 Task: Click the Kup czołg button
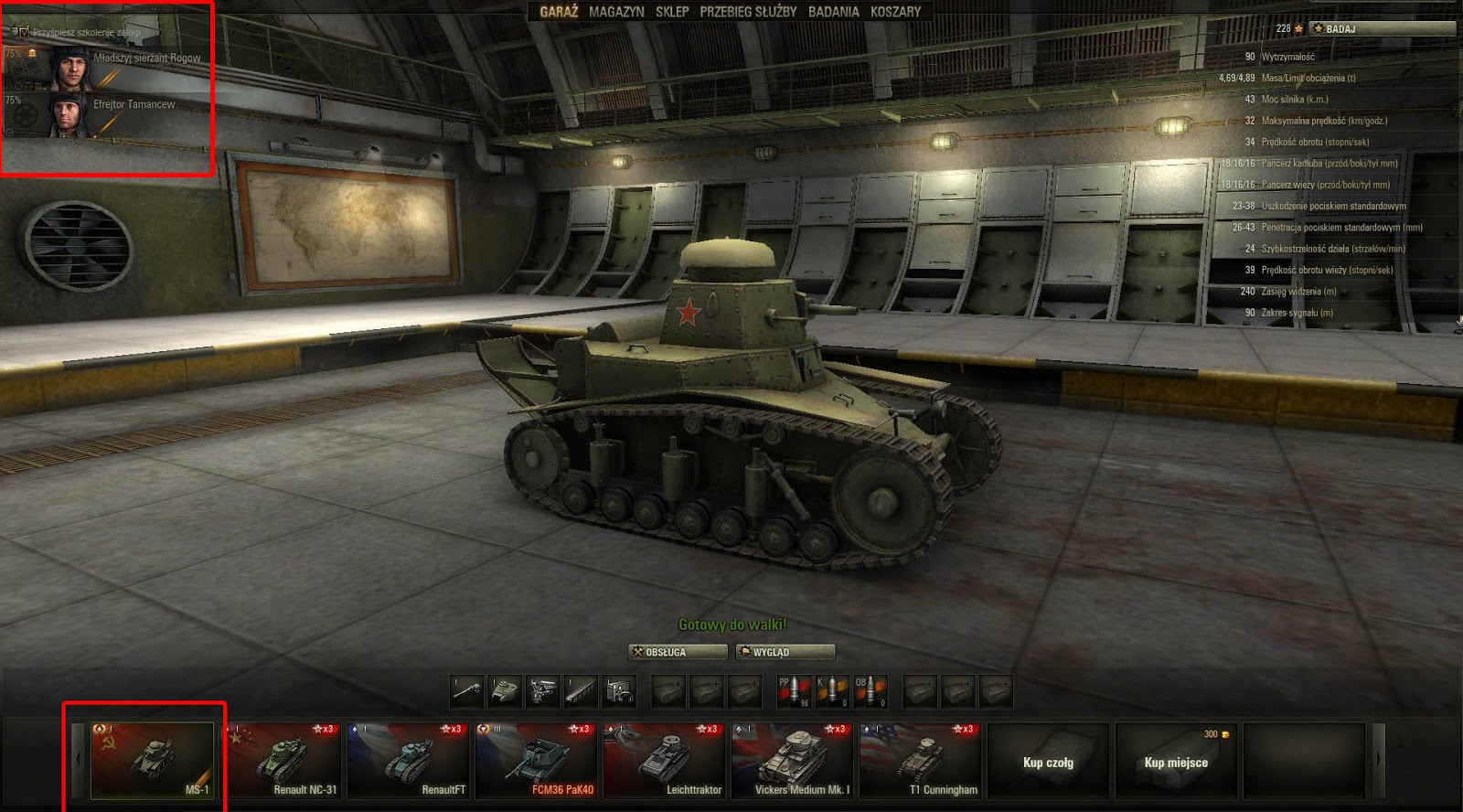1047,761
